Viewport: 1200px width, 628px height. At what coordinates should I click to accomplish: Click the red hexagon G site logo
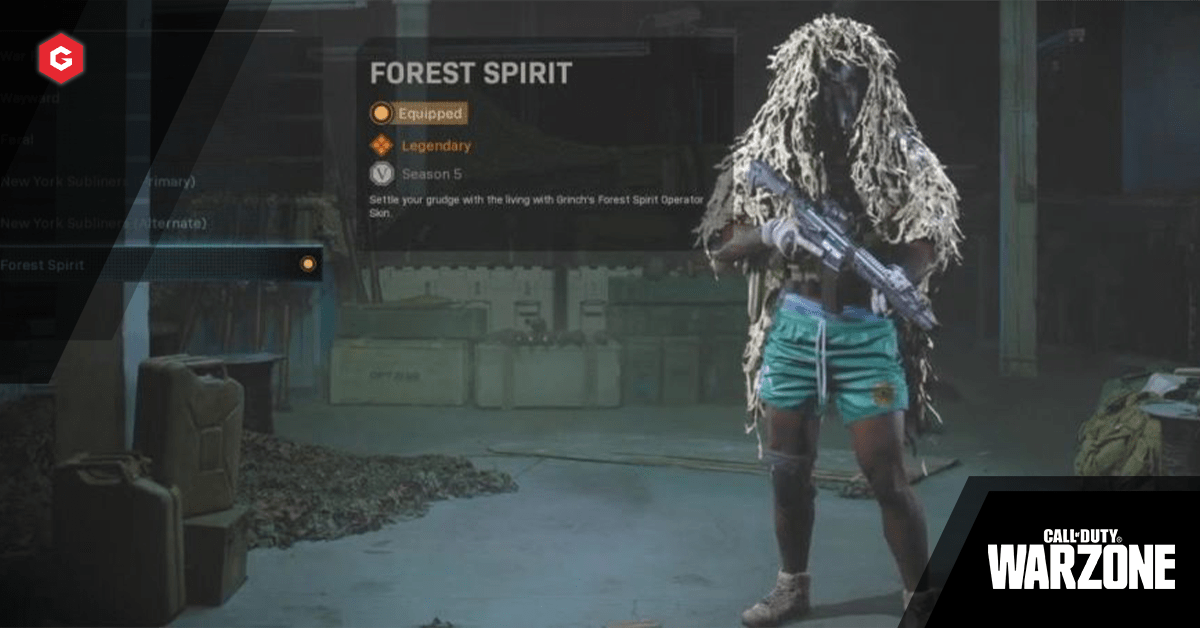pos(61,59)
